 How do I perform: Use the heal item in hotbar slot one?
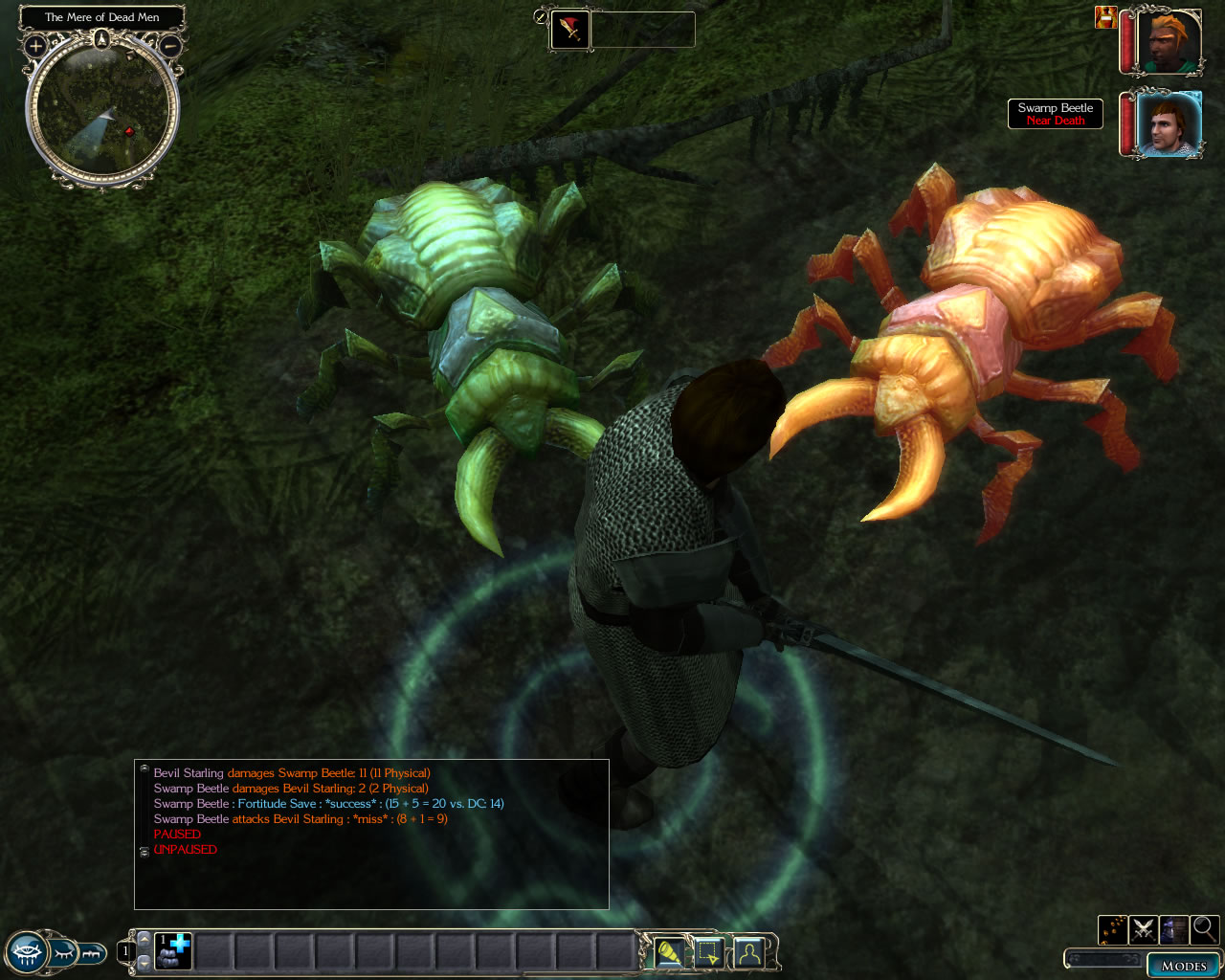174,951
